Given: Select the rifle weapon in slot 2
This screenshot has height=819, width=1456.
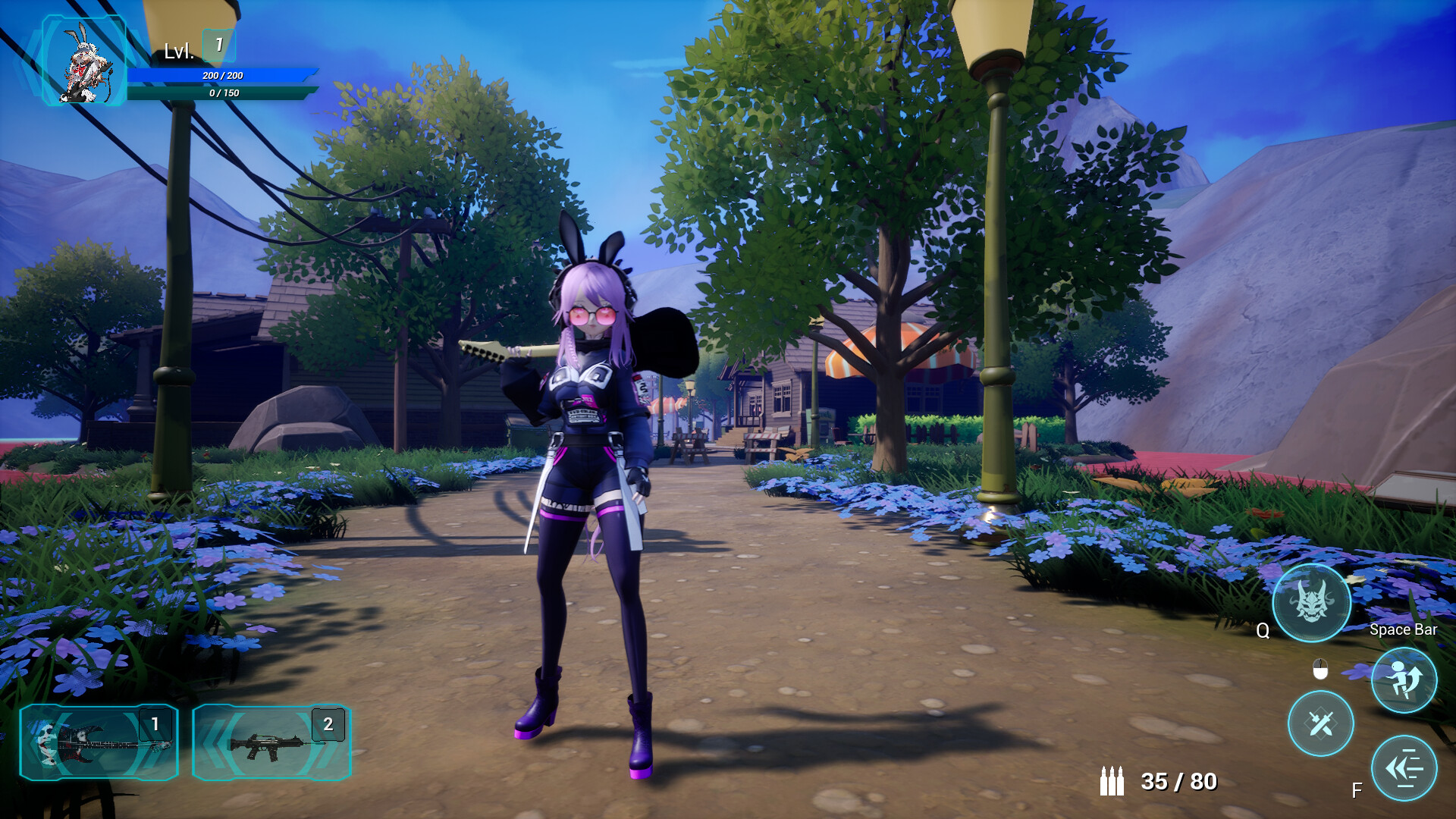Looking at the screenshot, I should [x=273, y=743].
